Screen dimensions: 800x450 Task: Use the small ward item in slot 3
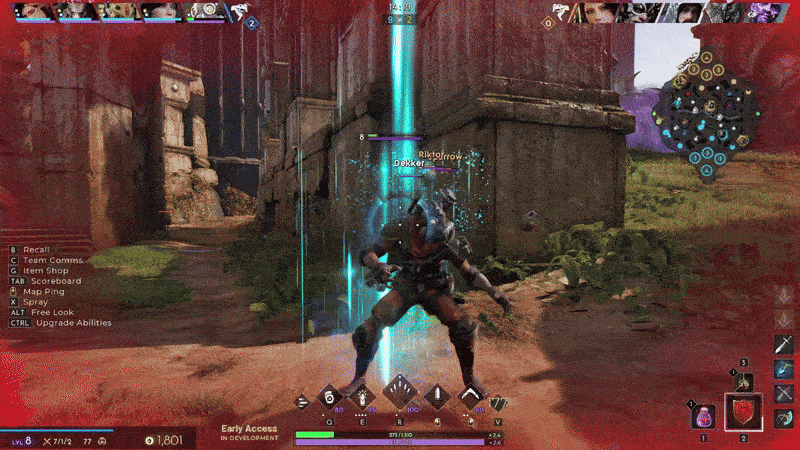click(x=742, y=381)
